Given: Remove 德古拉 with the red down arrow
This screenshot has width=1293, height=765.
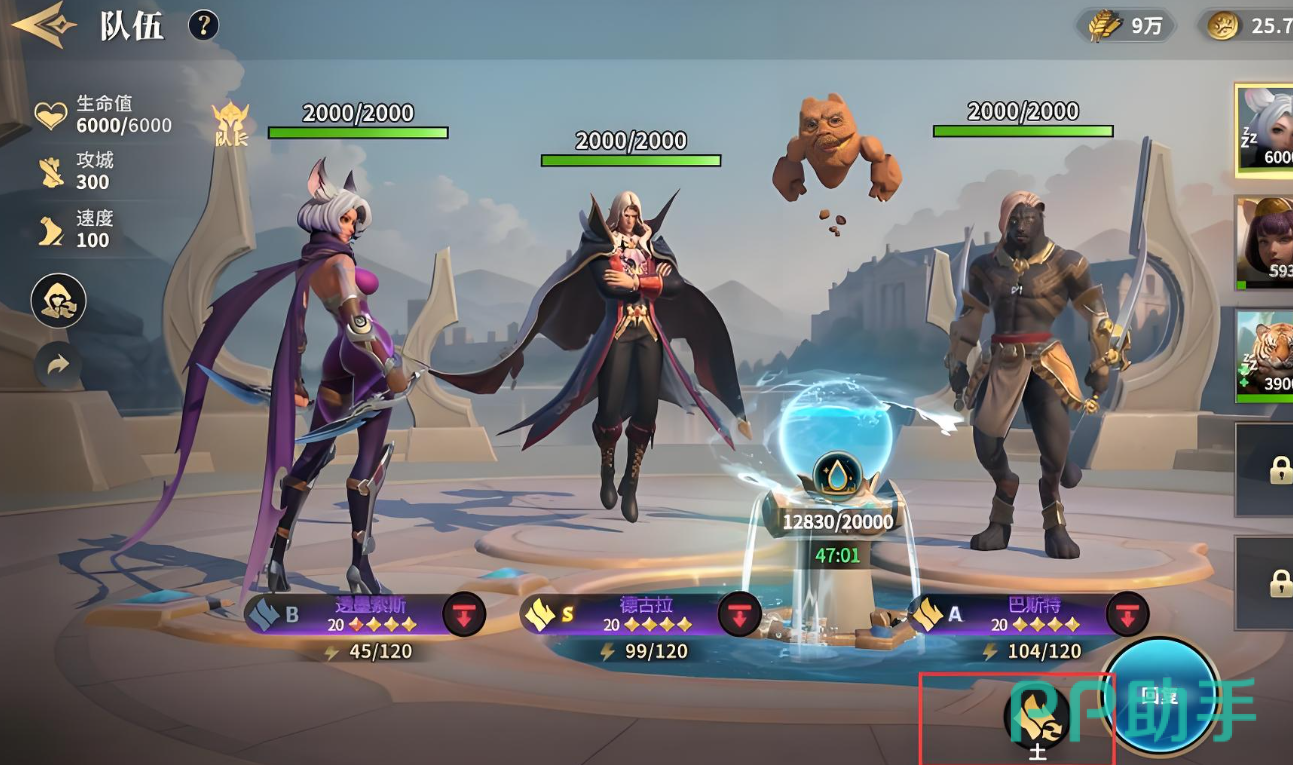Looking at the screenshot, I should pyautogui.click(x=739, y=614).
